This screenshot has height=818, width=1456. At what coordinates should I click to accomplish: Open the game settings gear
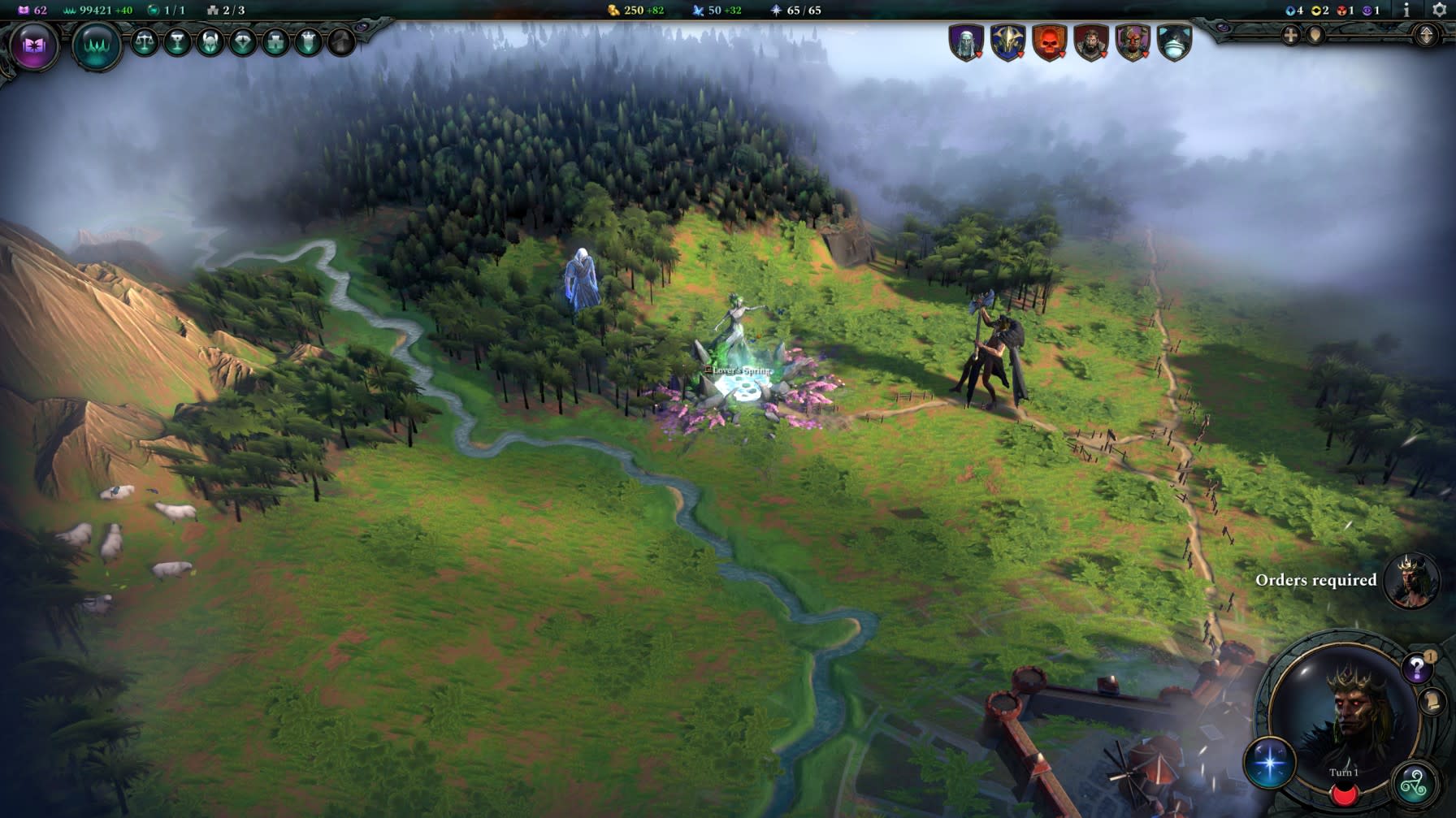(x=1439, y=11)
